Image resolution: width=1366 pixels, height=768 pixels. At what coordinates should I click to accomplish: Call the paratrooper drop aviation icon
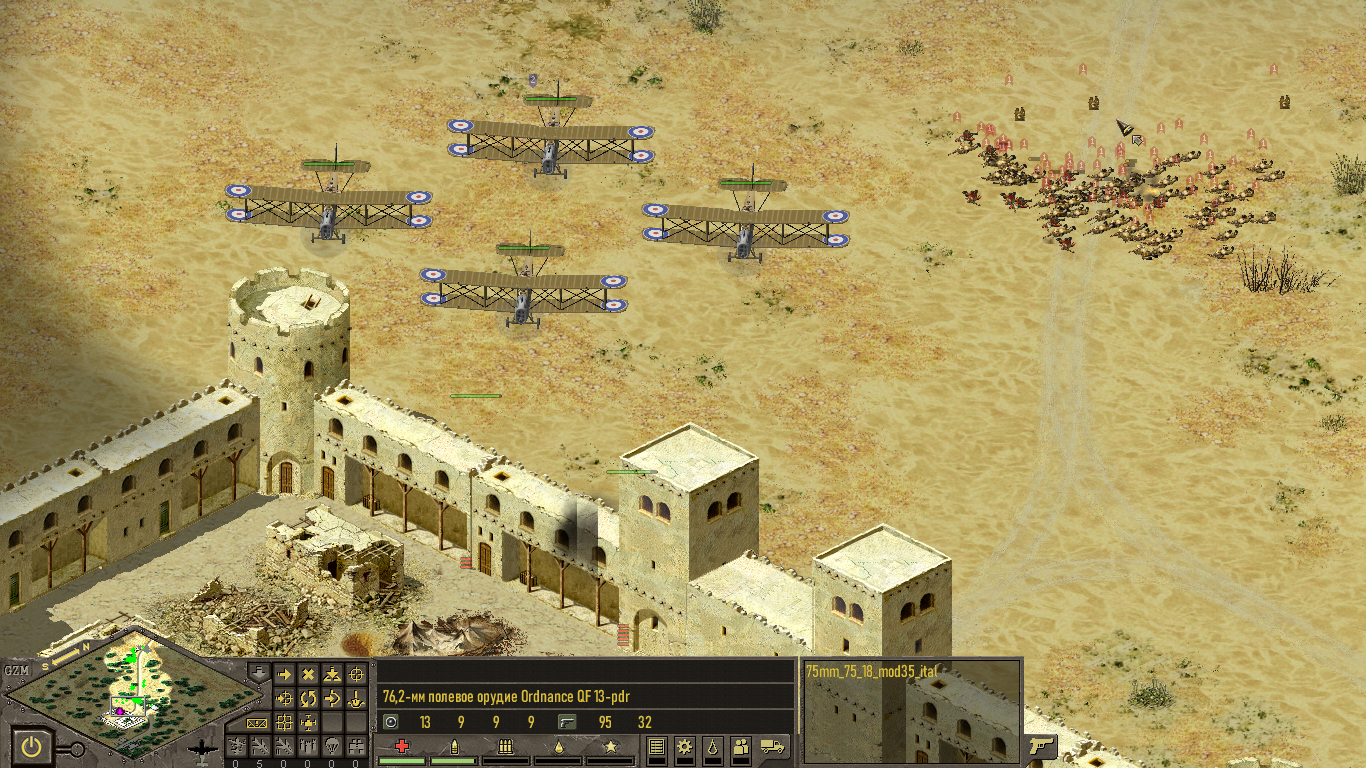[332, 745]
